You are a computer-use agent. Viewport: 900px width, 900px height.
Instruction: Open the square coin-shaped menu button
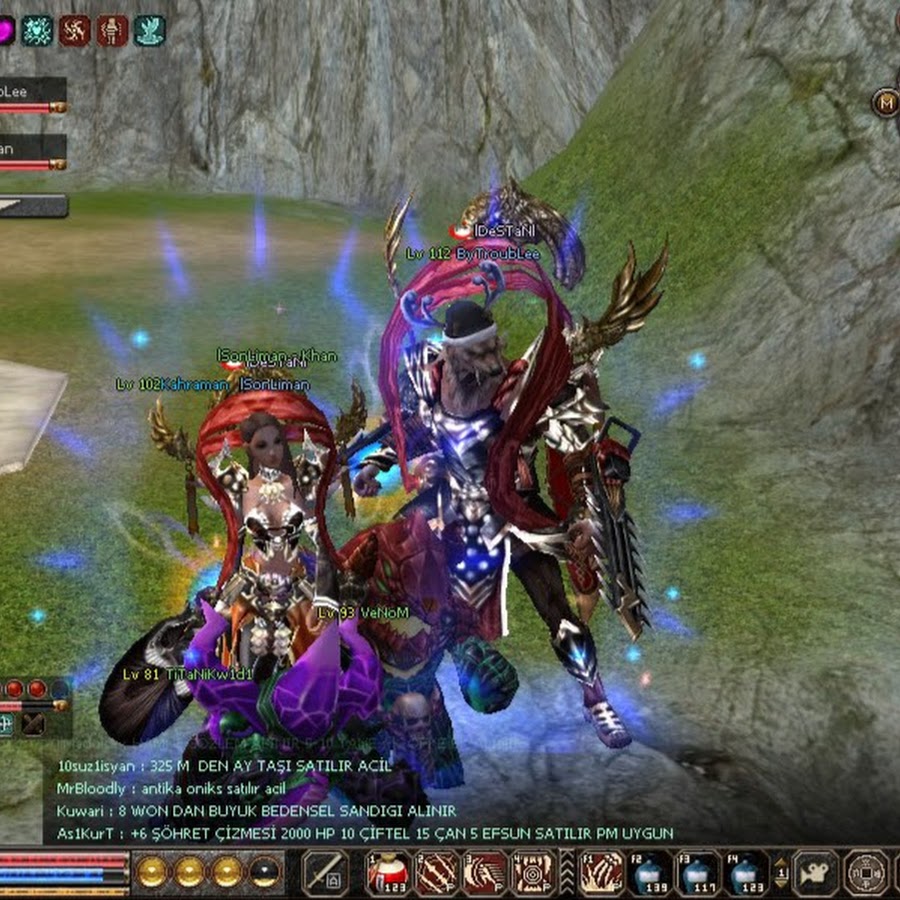866,872
